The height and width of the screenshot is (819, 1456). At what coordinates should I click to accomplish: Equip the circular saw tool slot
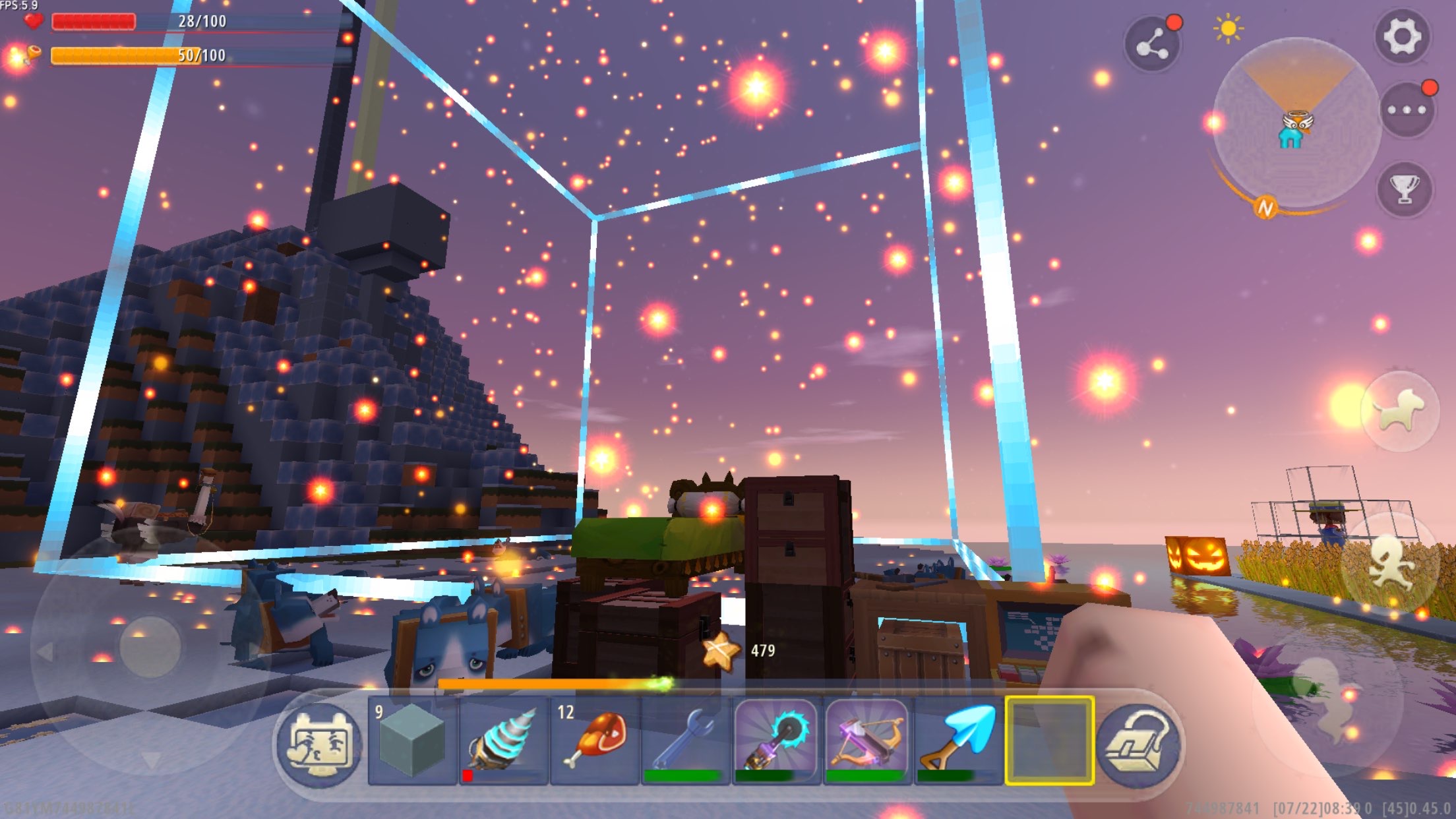point(776,741)
